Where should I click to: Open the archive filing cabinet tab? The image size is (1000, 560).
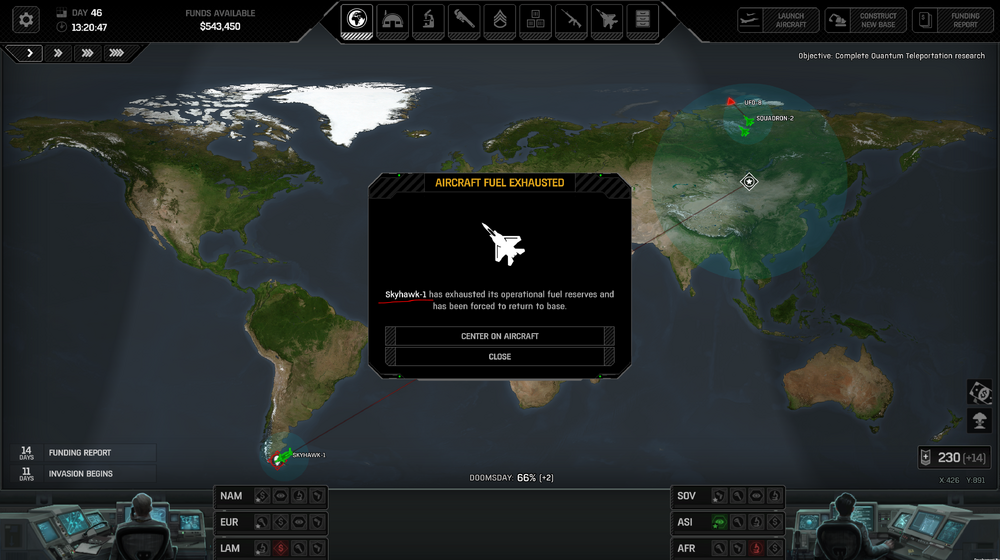click(643, 19)
